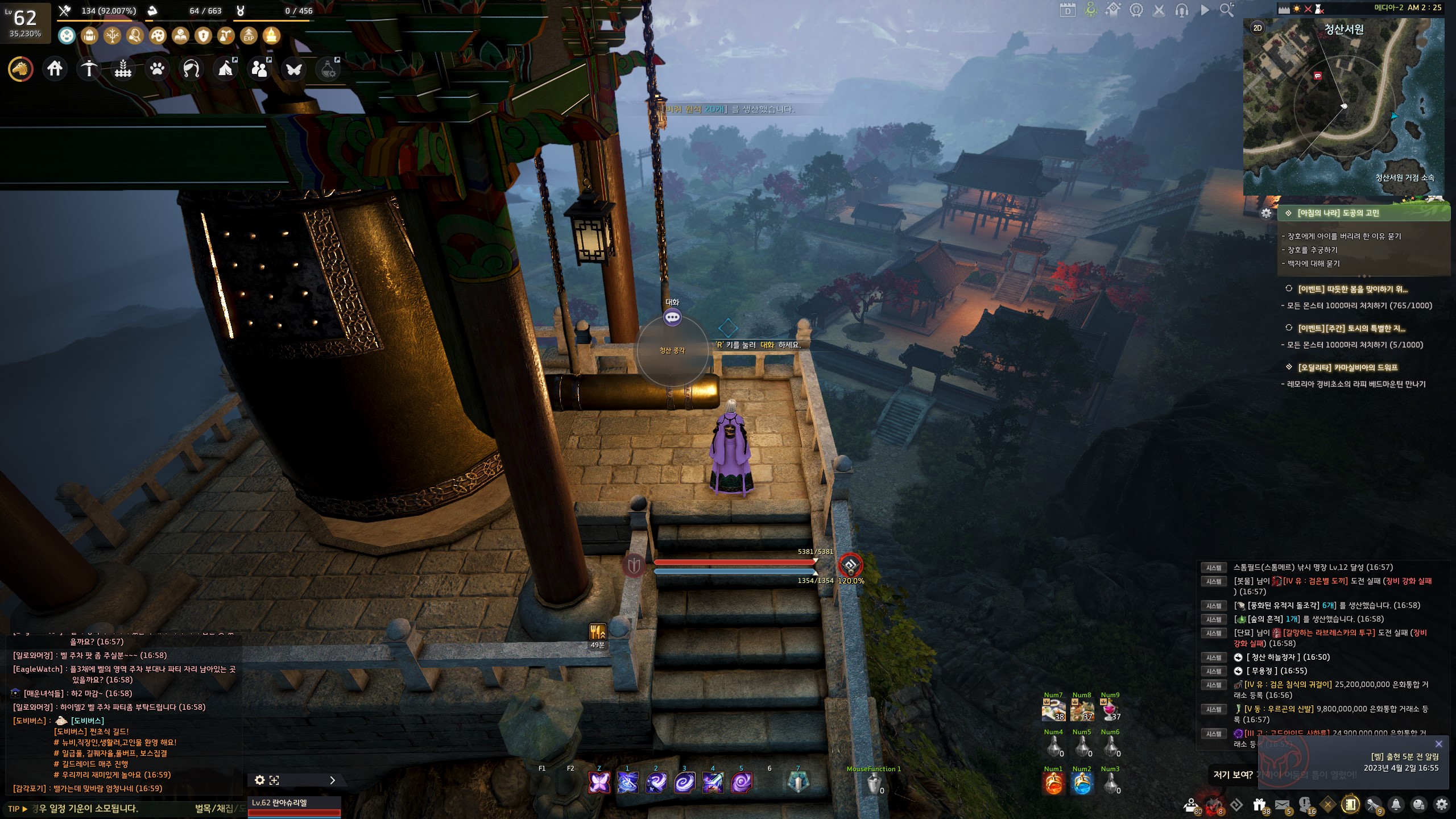Viewport: 1456px width, 819px height.
Task: Click the garden fence farming icon
Action: pos(123,69)
